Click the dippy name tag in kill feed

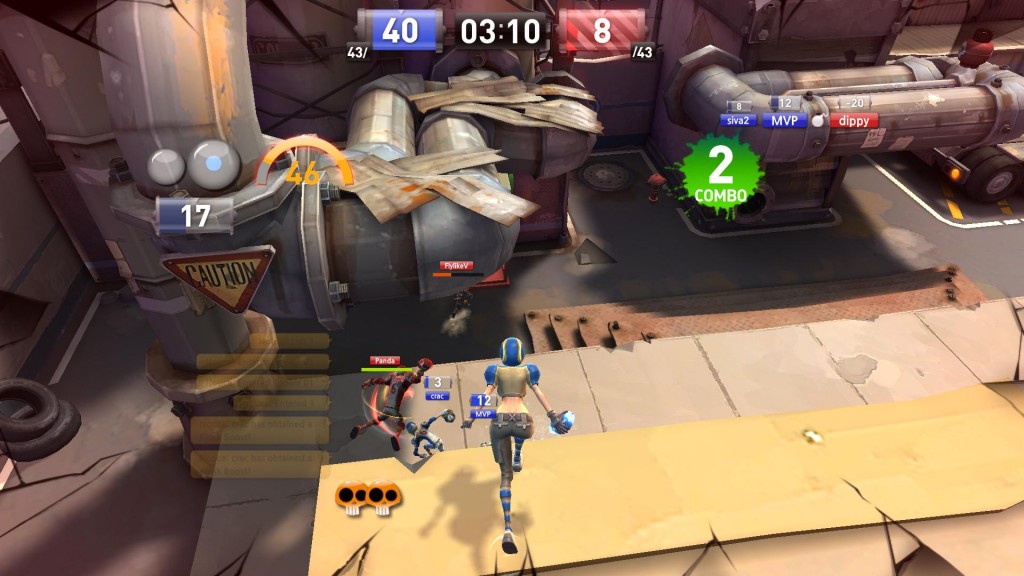pyautogui.click(x=853, y=120)
